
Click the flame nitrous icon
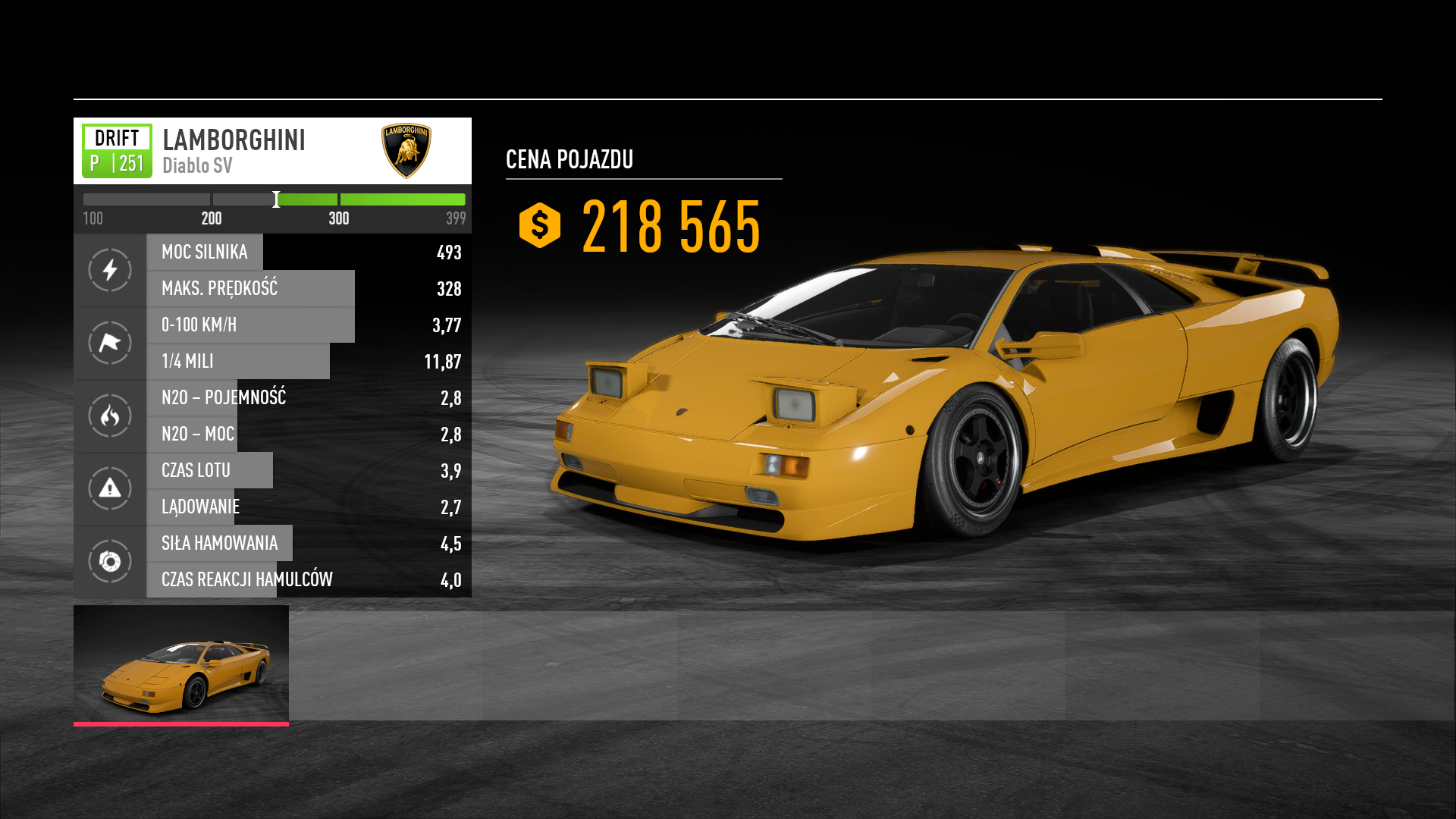[110, 416]
